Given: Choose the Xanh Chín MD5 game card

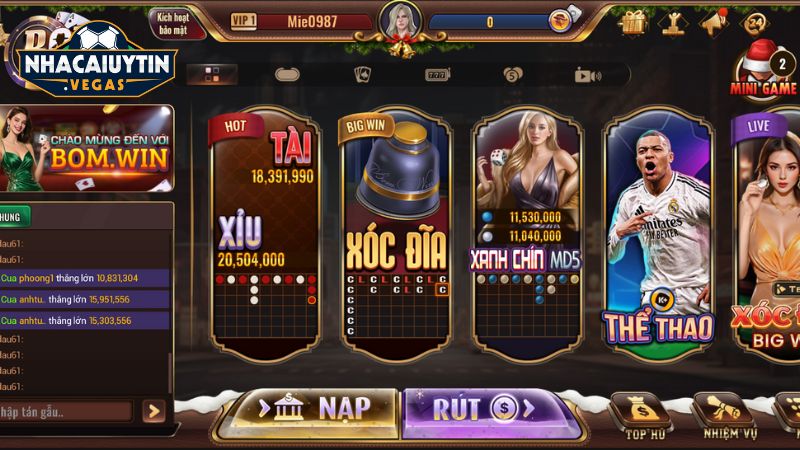Looking at the screenshot, I should pos(526,235).
